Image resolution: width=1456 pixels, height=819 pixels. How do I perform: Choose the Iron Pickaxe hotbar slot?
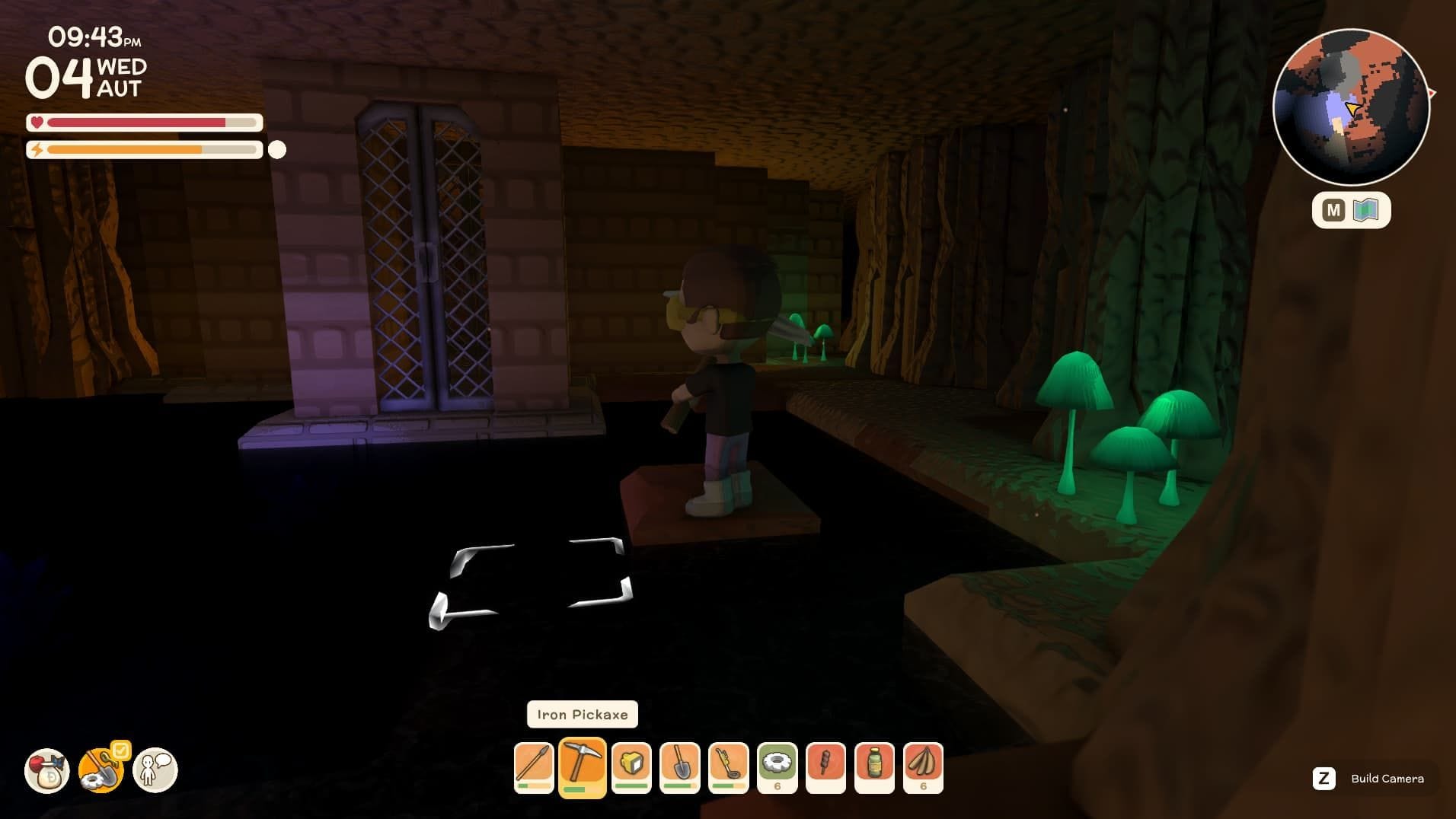tap(583, 766)
